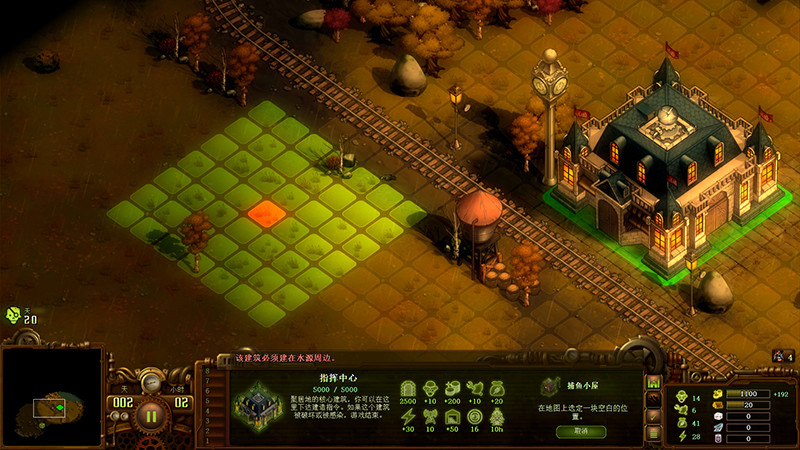Select the army count icon showing 4
This screenshot has width=800, height=450.
(x=778, y=356)
